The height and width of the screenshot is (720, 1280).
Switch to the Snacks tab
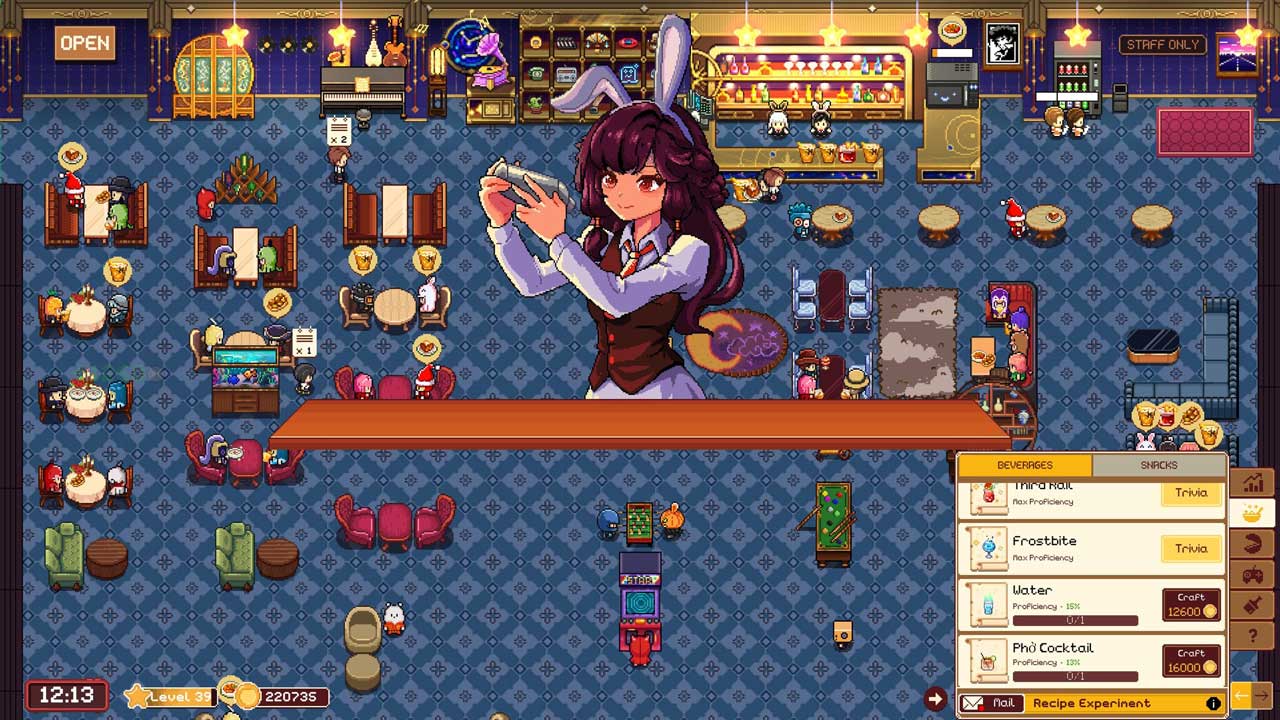1158,465
